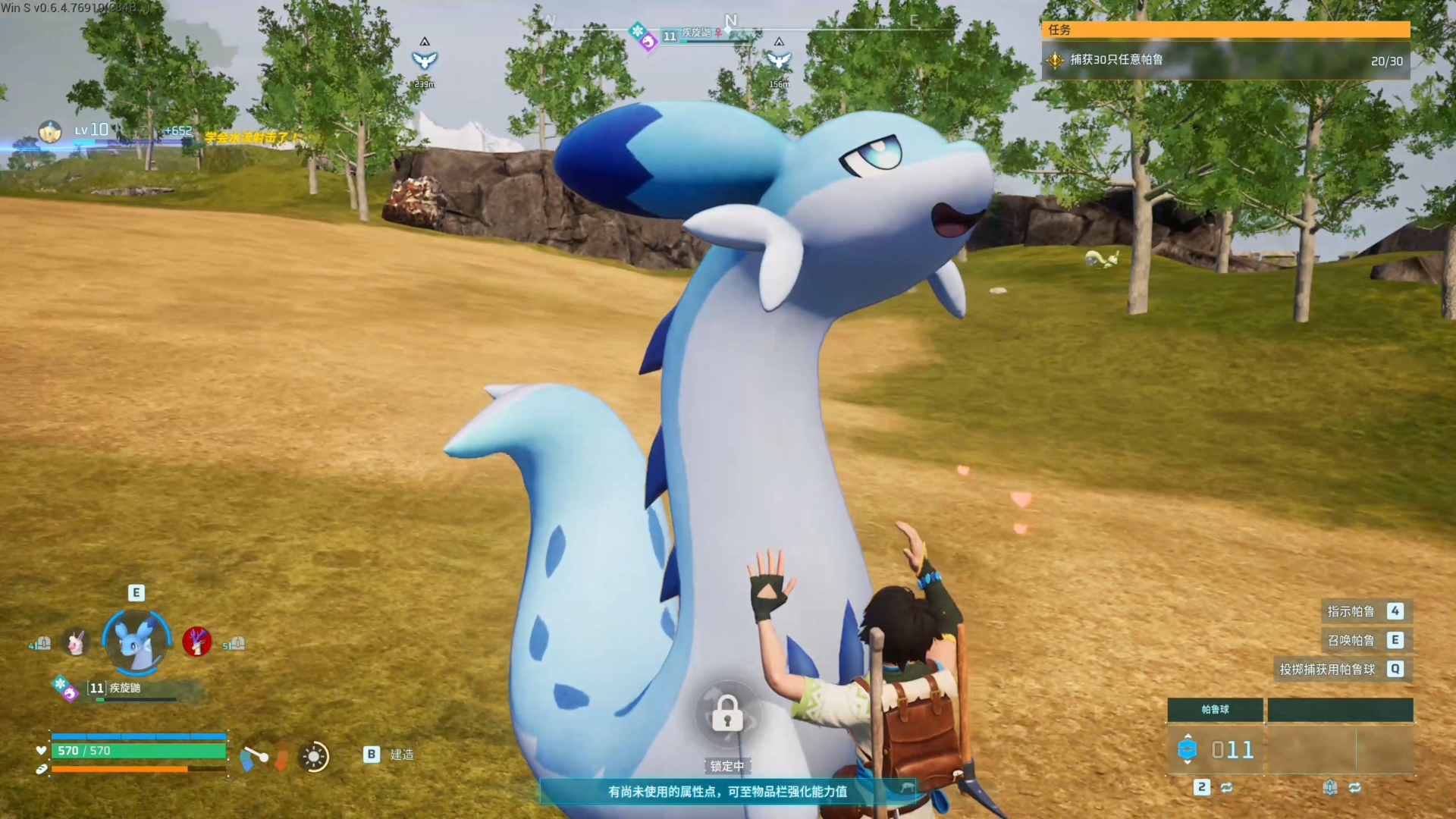Open the unused stat points notification banner
Screen dimensions: 1456x819
pos(727,791)
